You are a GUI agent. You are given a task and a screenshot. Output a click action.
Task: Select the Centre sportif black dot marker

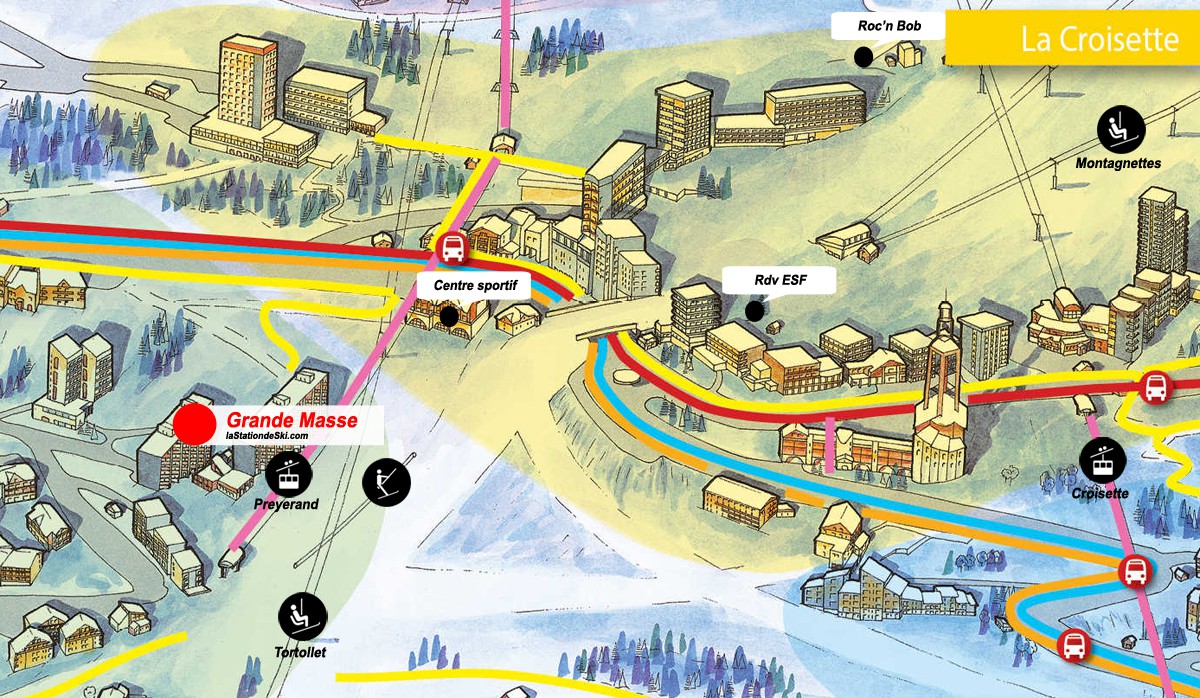449,316
